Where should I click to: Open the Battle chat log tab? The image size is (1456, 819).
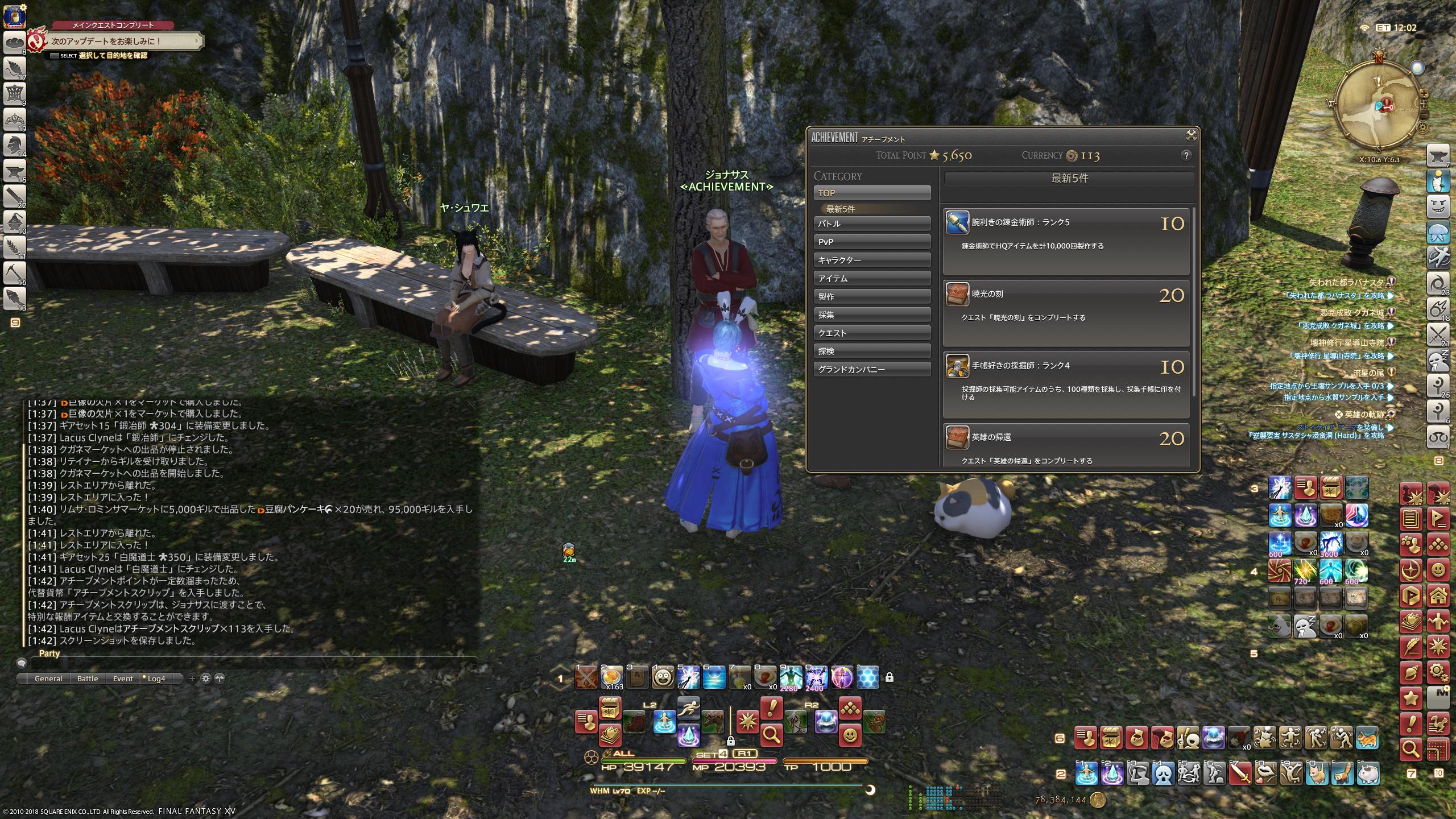[88, 679]
